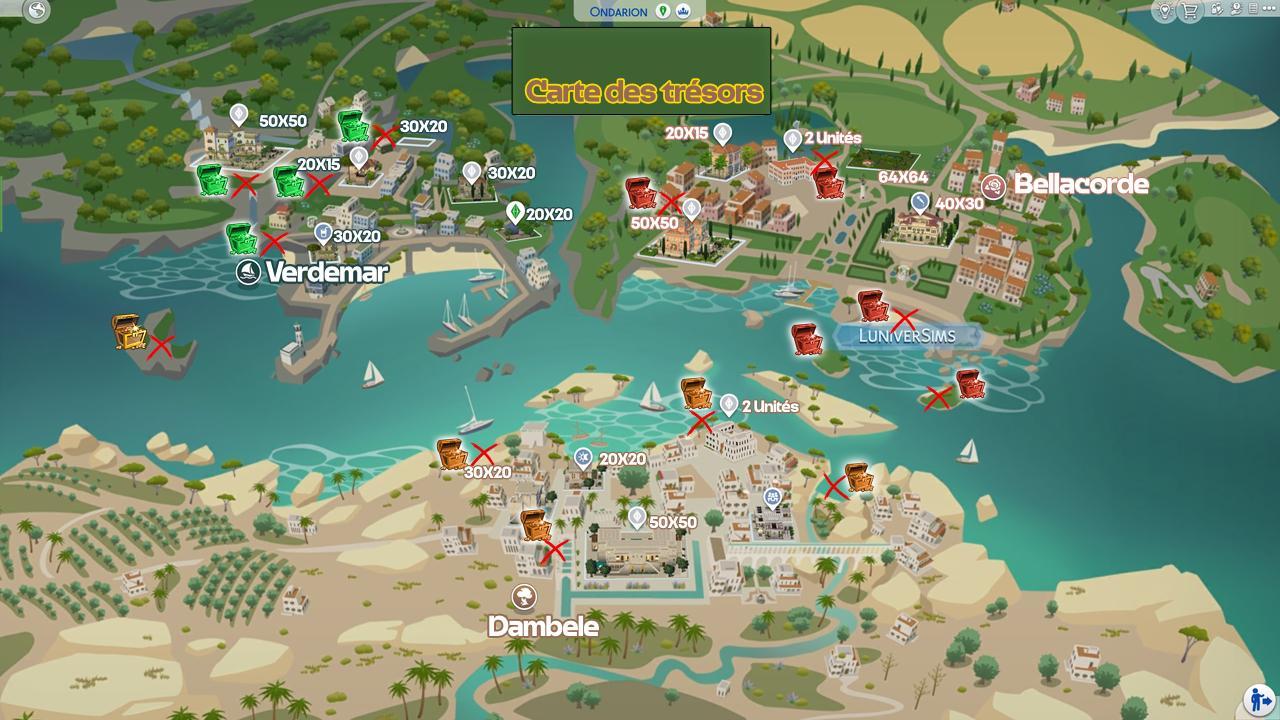Select the Verdemar neighborhood icon
The image size is (1280, 720).
[248, 271]
